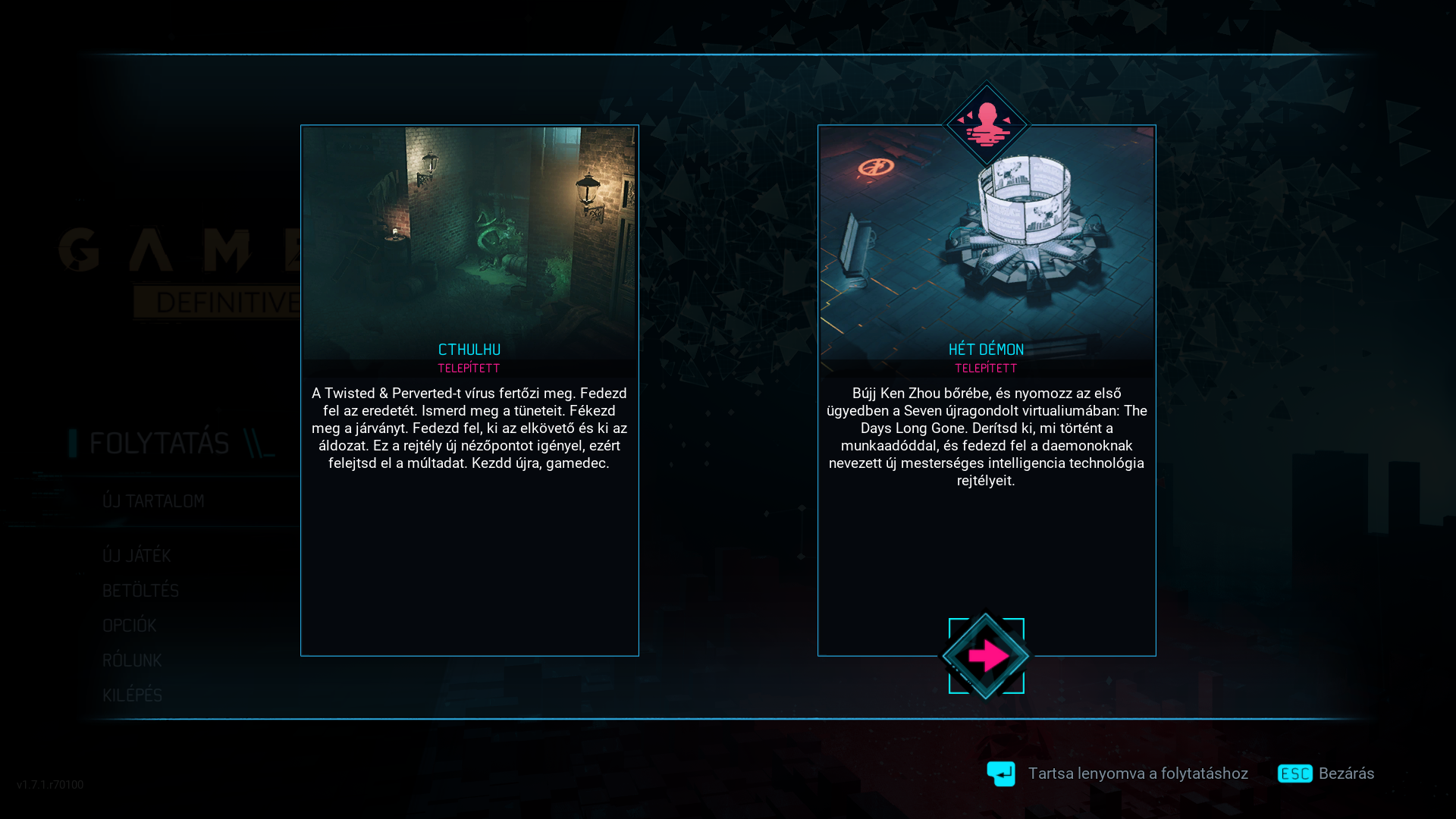Viewport: 1456px width, 819px height.
Task: Open the Betöltés load menu
Action: [x=140, y=591]
